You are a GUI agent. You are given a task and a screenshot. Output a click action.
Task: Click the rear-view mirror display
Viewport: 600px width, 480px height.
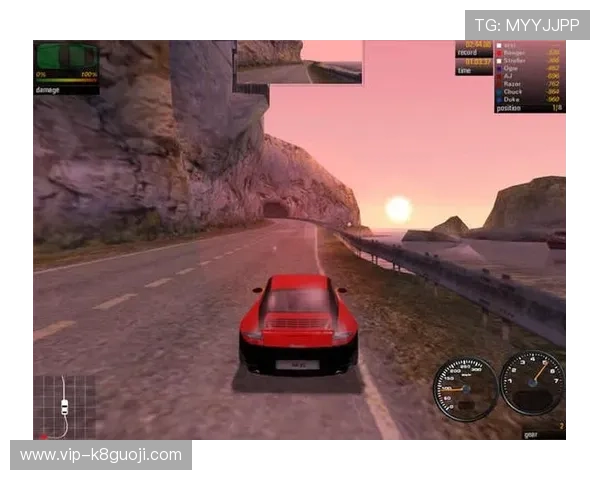click(x=299, y=62)
